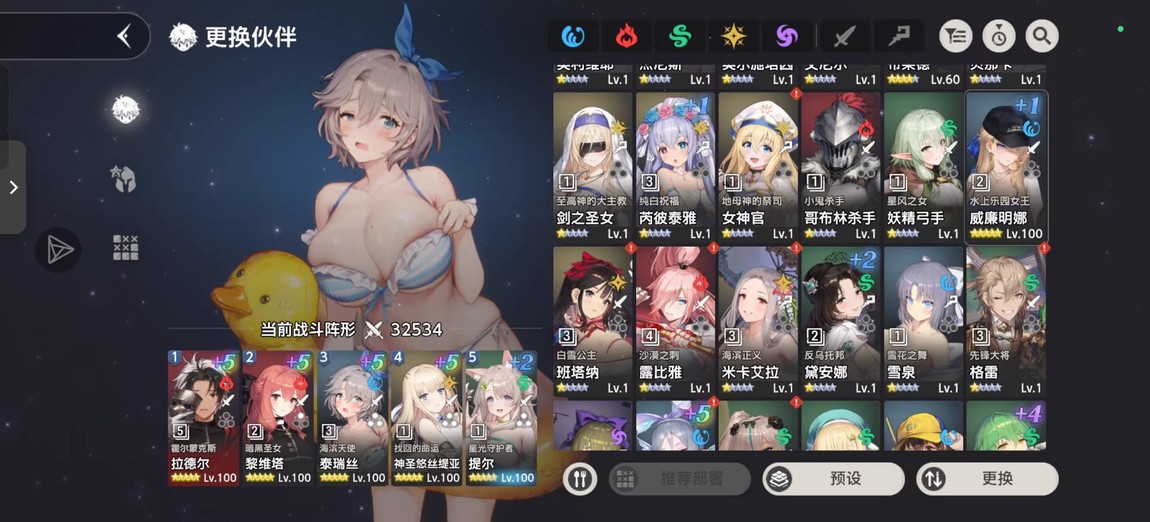Viewport: 1150px width, 522px height.
Task: Select 拉德尔 in the current formation
Action: pos(203,417)
